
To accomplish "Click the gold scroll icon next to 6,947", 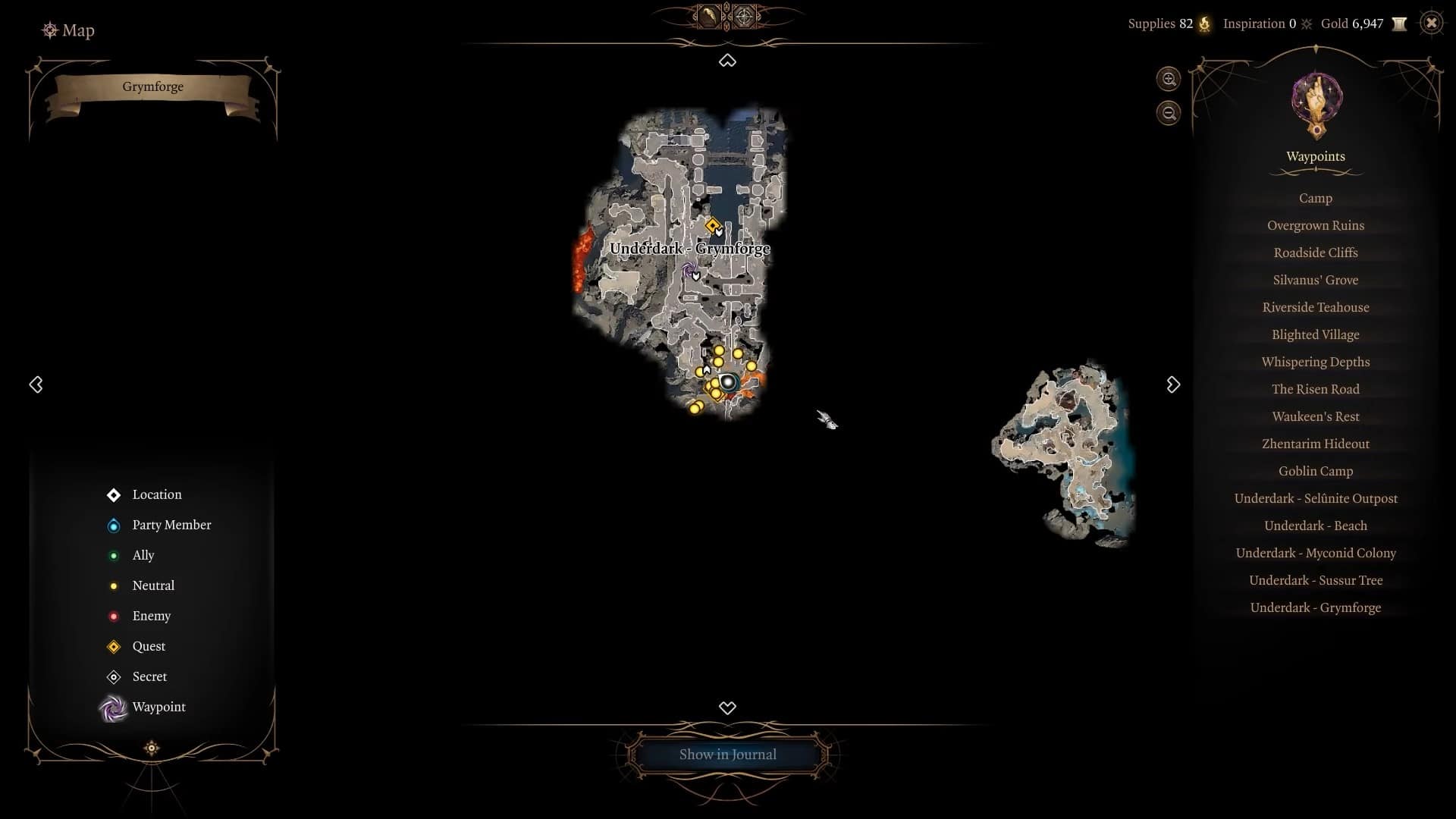I will tap(1400, 24).
